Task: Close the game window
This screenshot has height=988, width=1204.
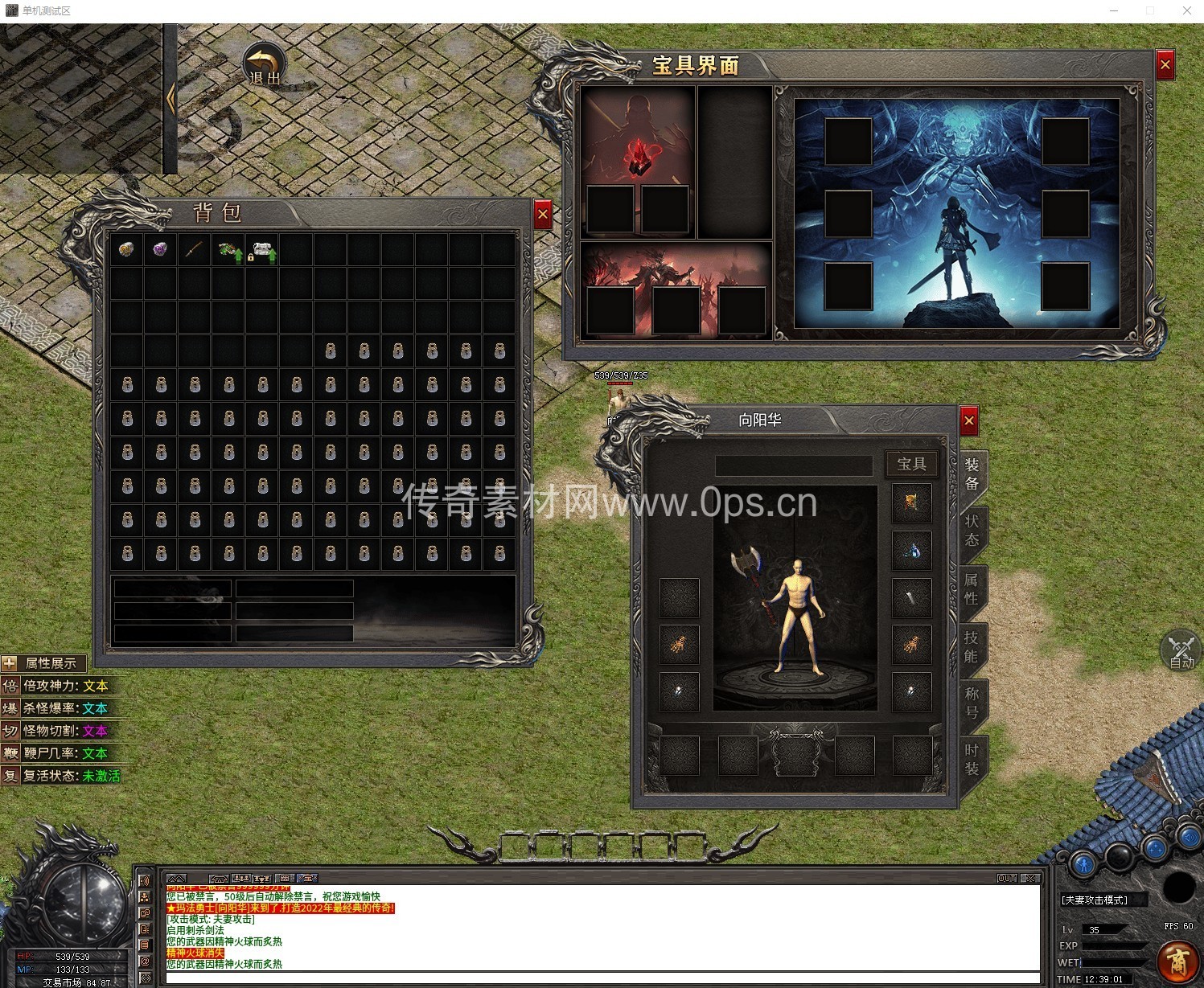Action: (x=1186, y=10)
